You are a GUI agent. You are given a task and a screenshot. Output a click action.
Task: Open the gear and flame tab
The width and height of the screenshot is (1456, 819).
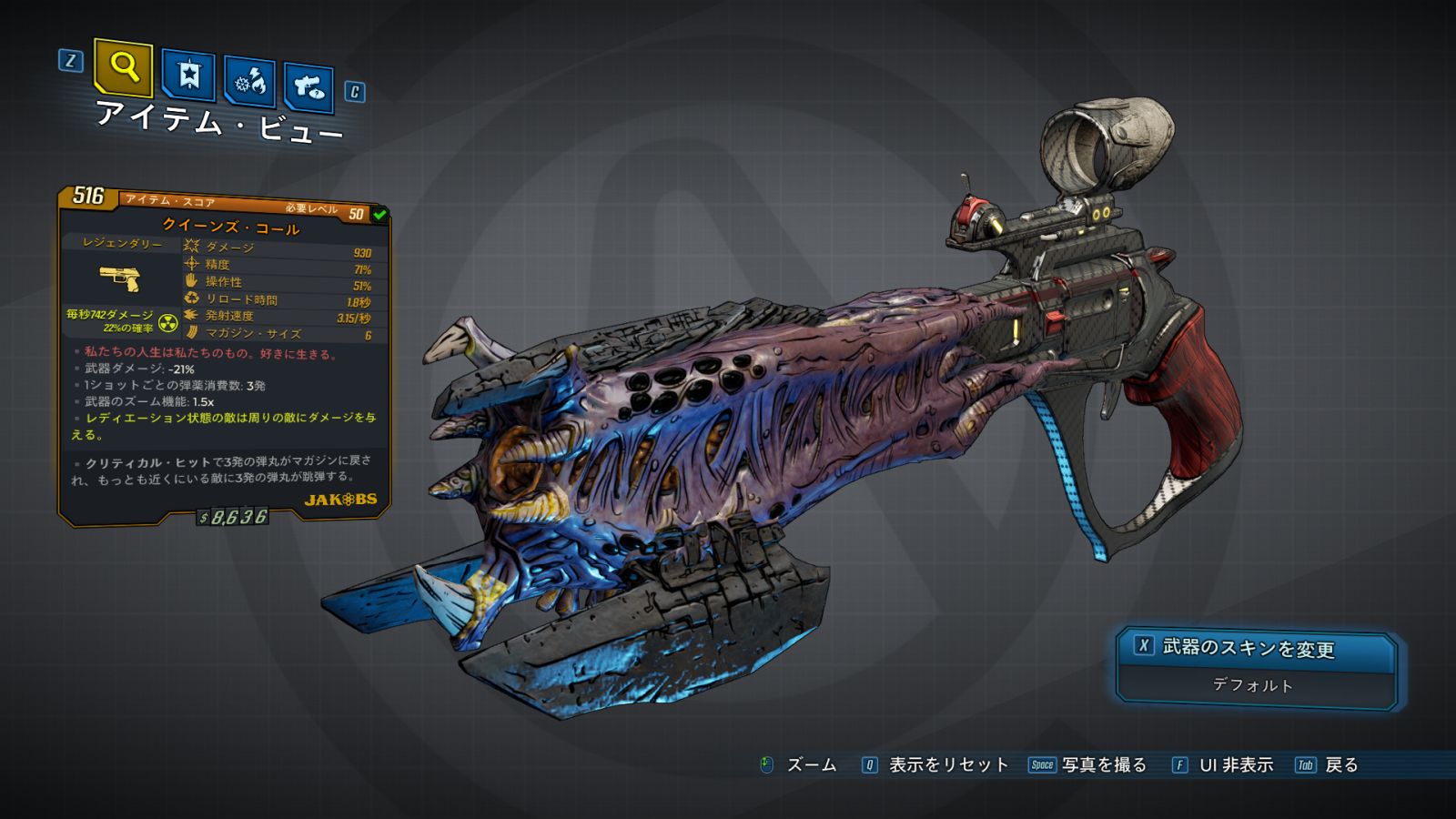[x=250, y=82]
